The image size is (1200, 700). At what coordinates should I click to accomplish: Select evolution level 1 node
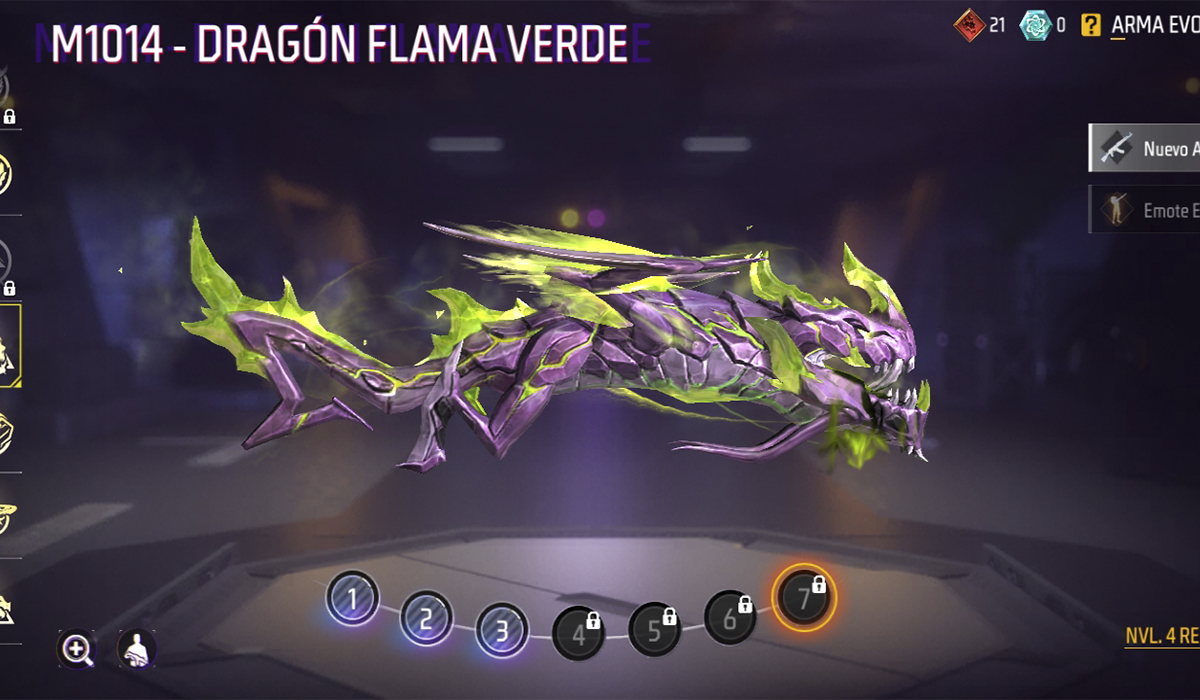point(352,598)
